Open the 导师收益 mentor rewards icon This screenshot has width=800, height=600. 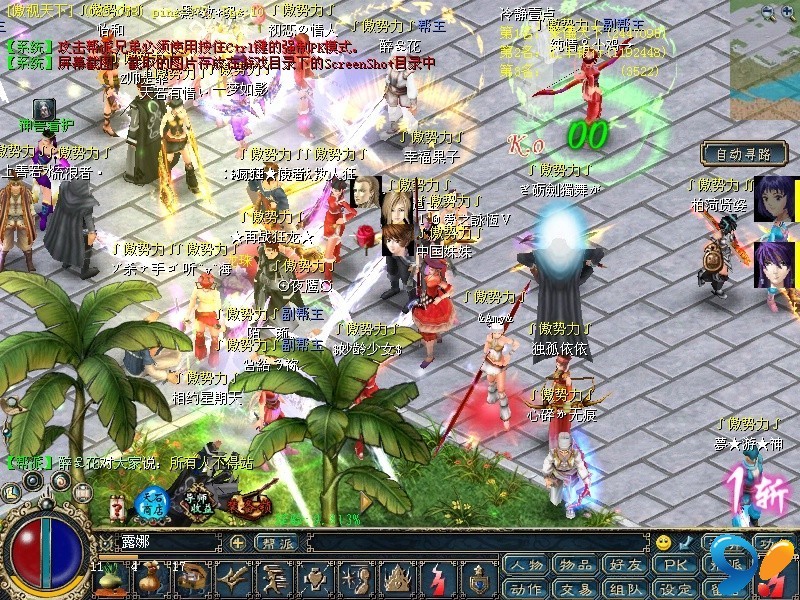click(194, 503)
